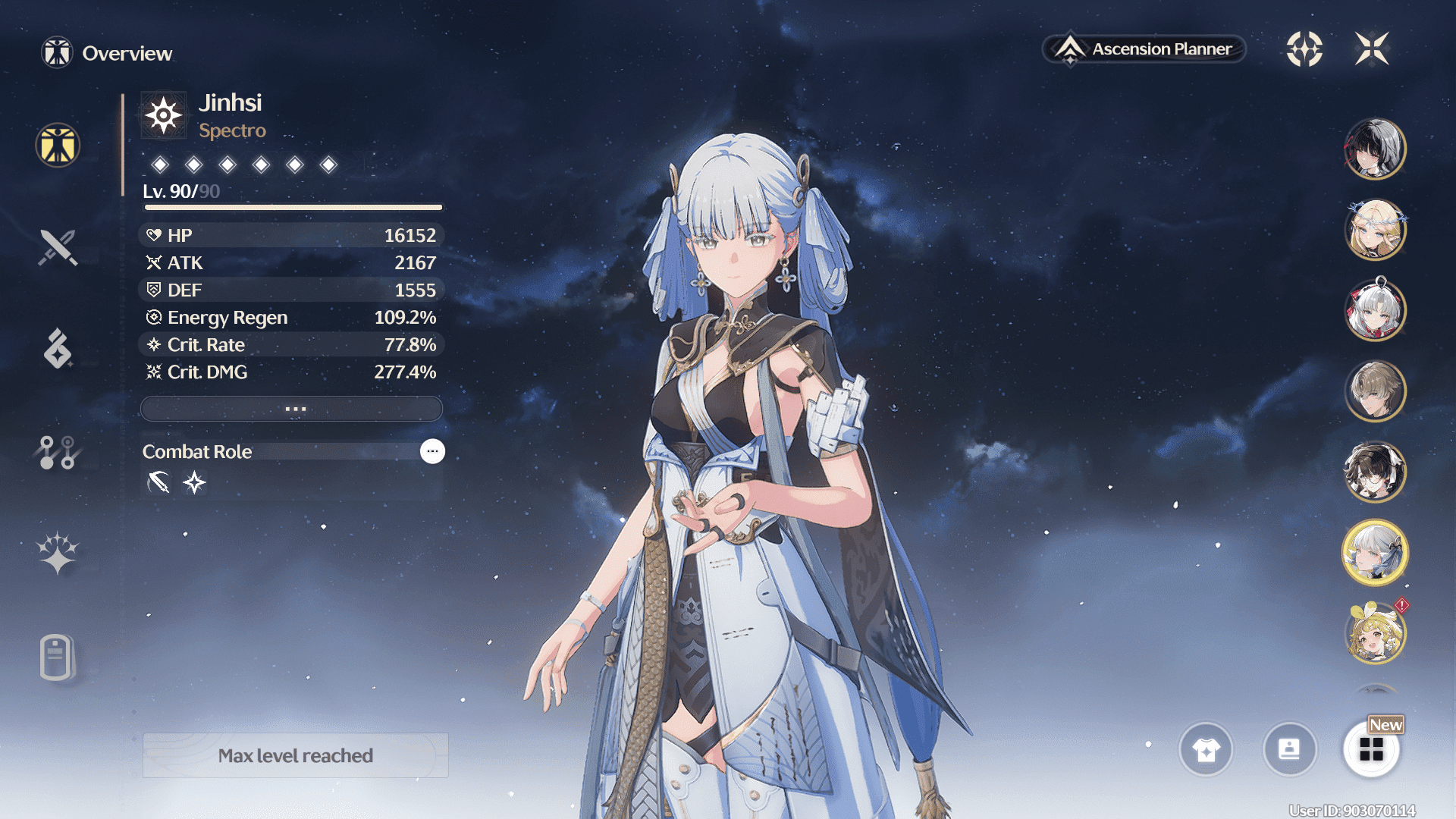The width and height of the screenshot is (1456, 819).
Task: Open the outfit wardrobe shirt button
Action: point(1206,749)
